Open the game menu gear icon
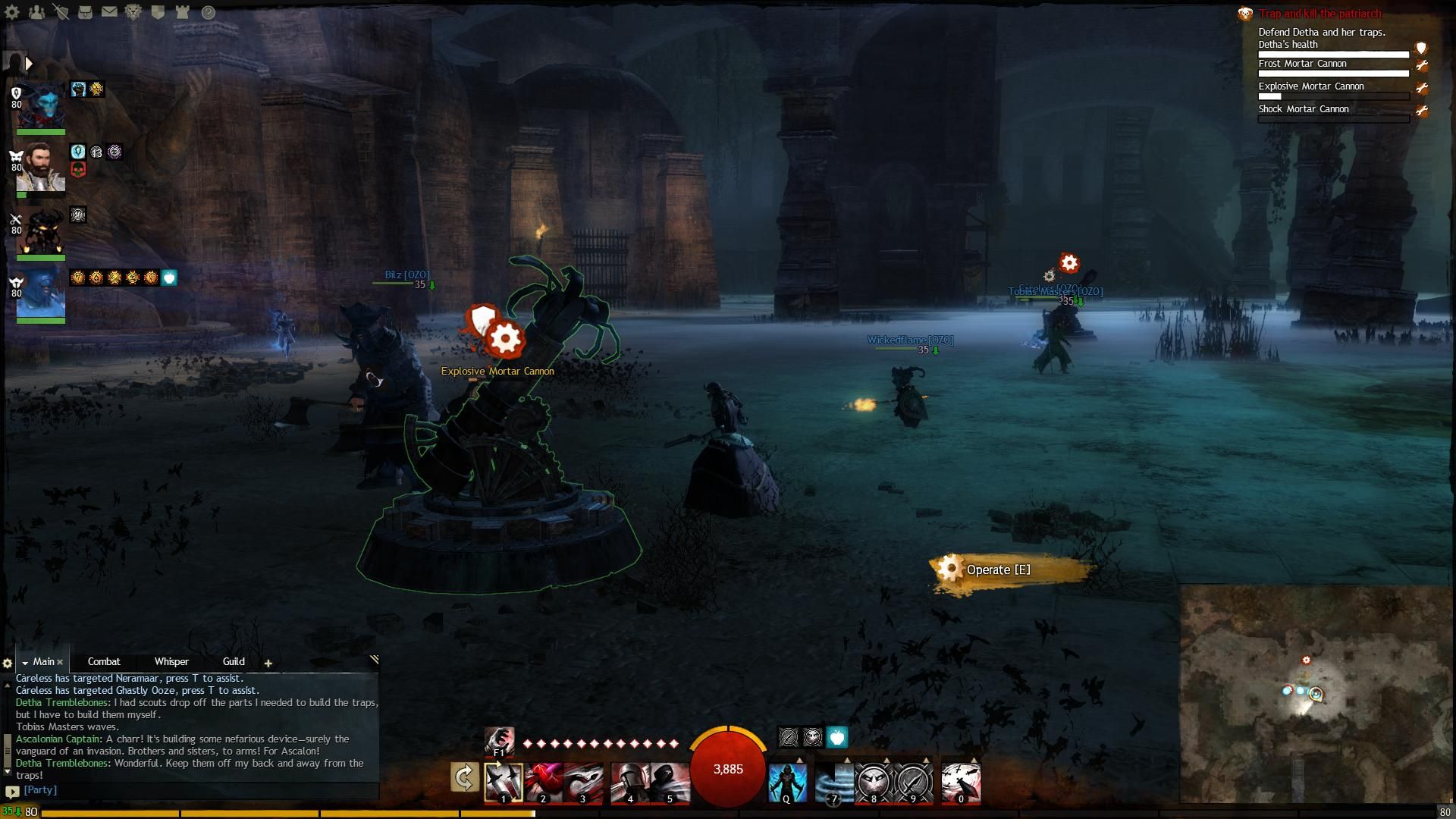The height and width of the screenshot is (819, 1456). click(x=12, y=12)
